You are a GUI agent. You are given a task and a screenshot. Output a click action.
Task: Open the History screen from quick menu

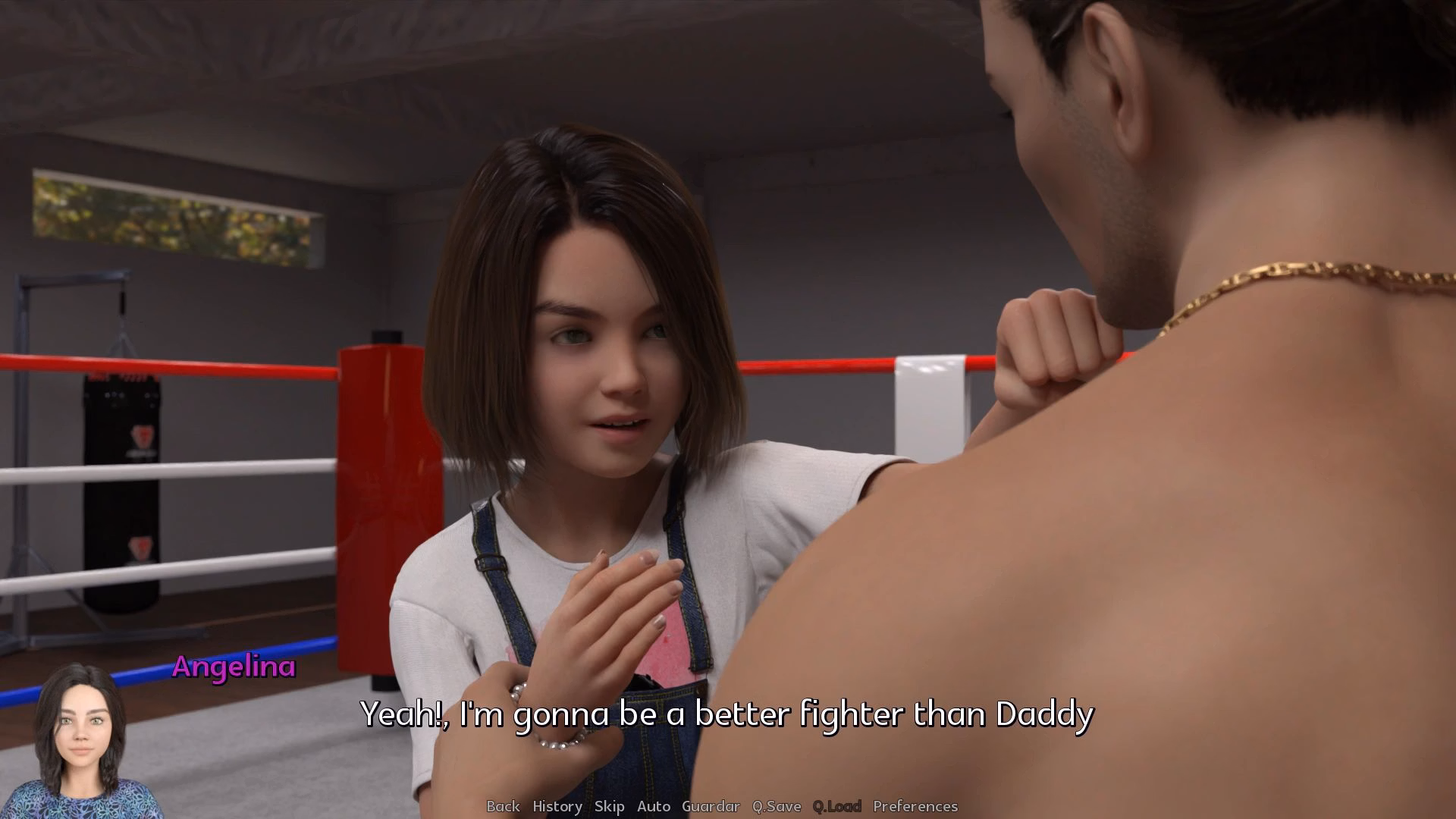click(557, 806)
